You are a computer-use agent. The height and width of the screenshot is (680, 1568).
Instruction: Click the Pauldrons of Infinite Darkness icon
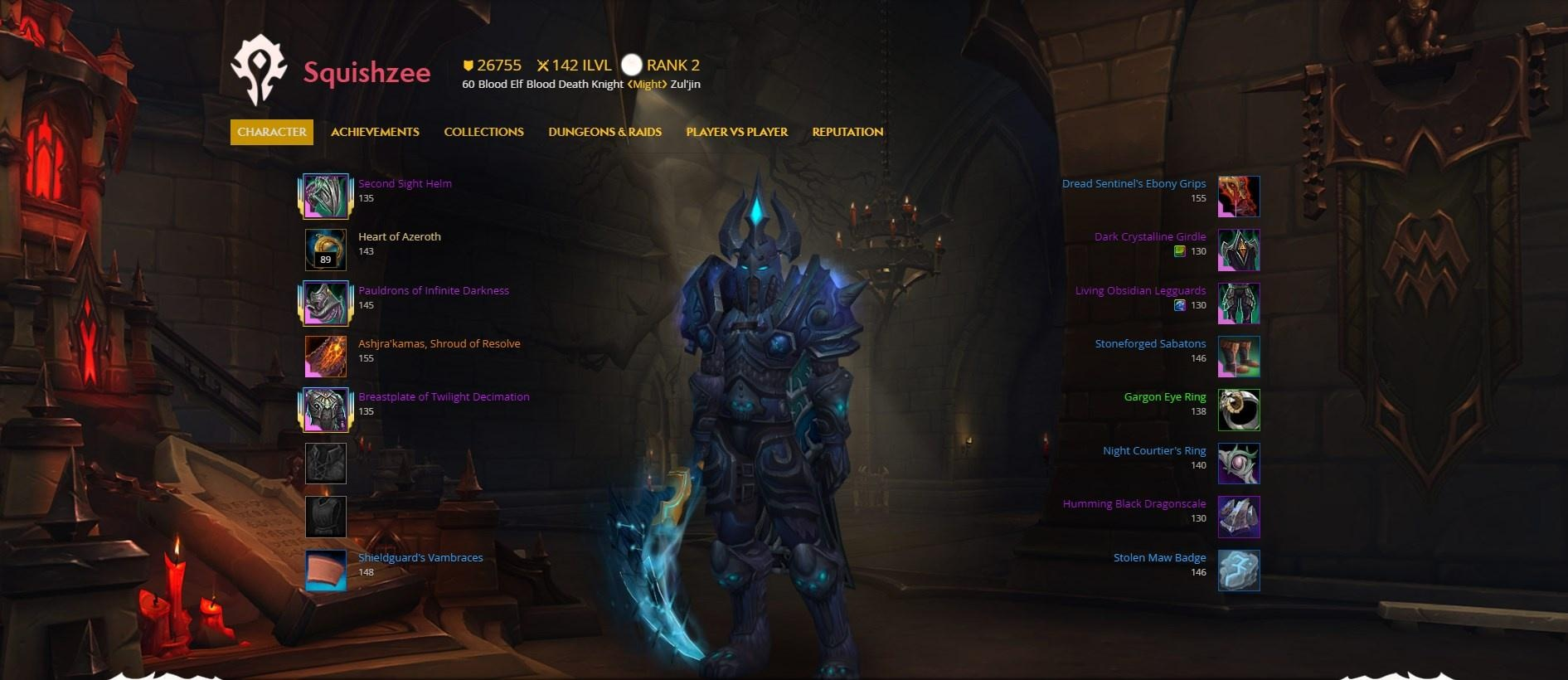coord(325,303)
